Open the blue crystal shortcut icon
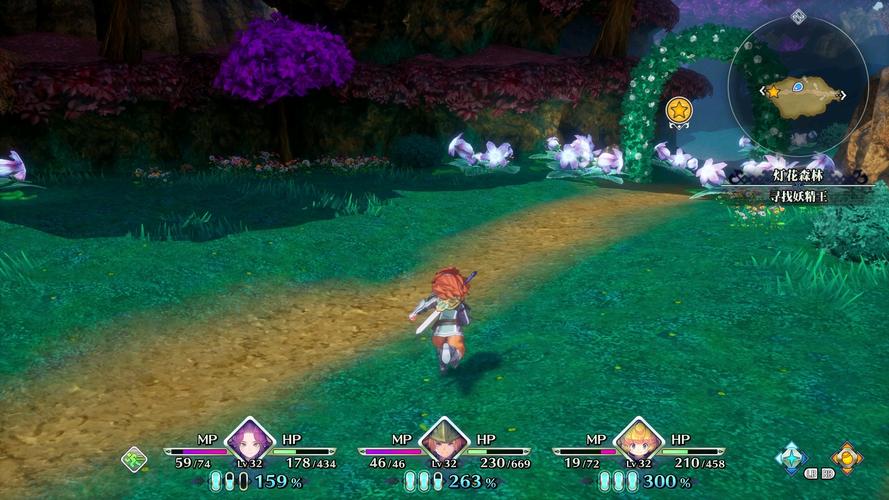This screenshot has height=500, width=889. click(791, 456)
